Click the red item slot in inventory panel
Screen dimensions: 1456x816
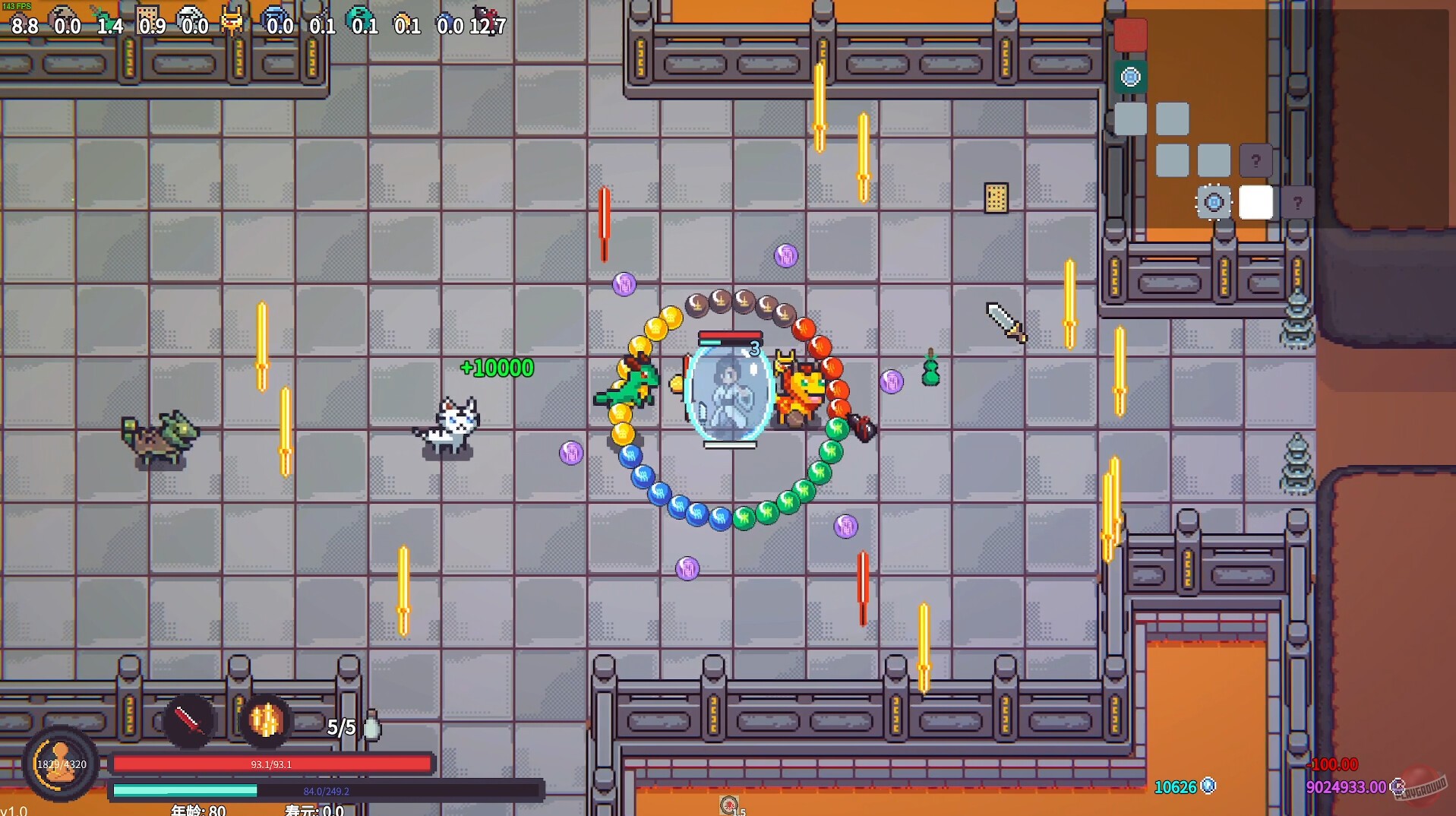click(1130, 35)
